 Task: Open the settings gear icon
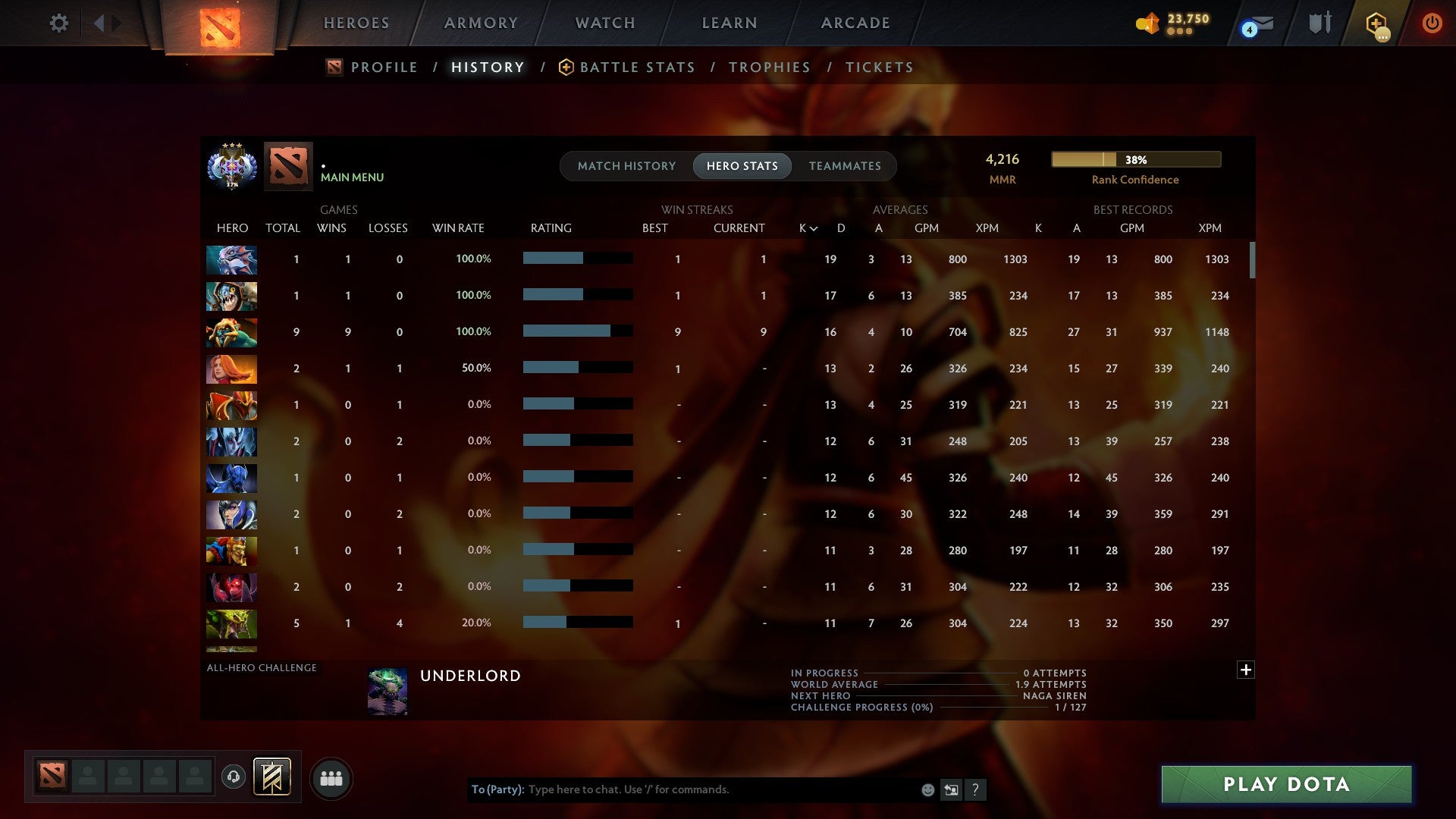[x=59, y=23]
